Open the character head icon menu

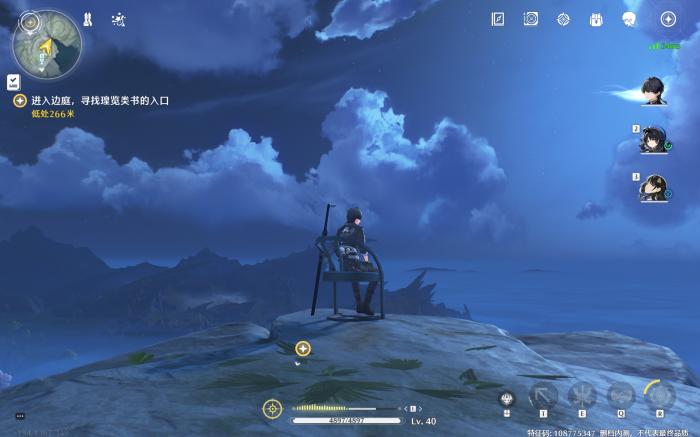(630, 19)
